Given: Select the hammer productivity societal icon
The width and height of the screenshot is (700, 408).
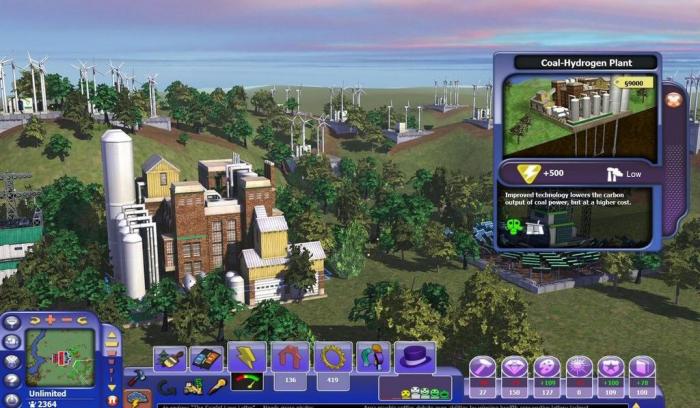Looking at the screenshot, I should 483,366.
